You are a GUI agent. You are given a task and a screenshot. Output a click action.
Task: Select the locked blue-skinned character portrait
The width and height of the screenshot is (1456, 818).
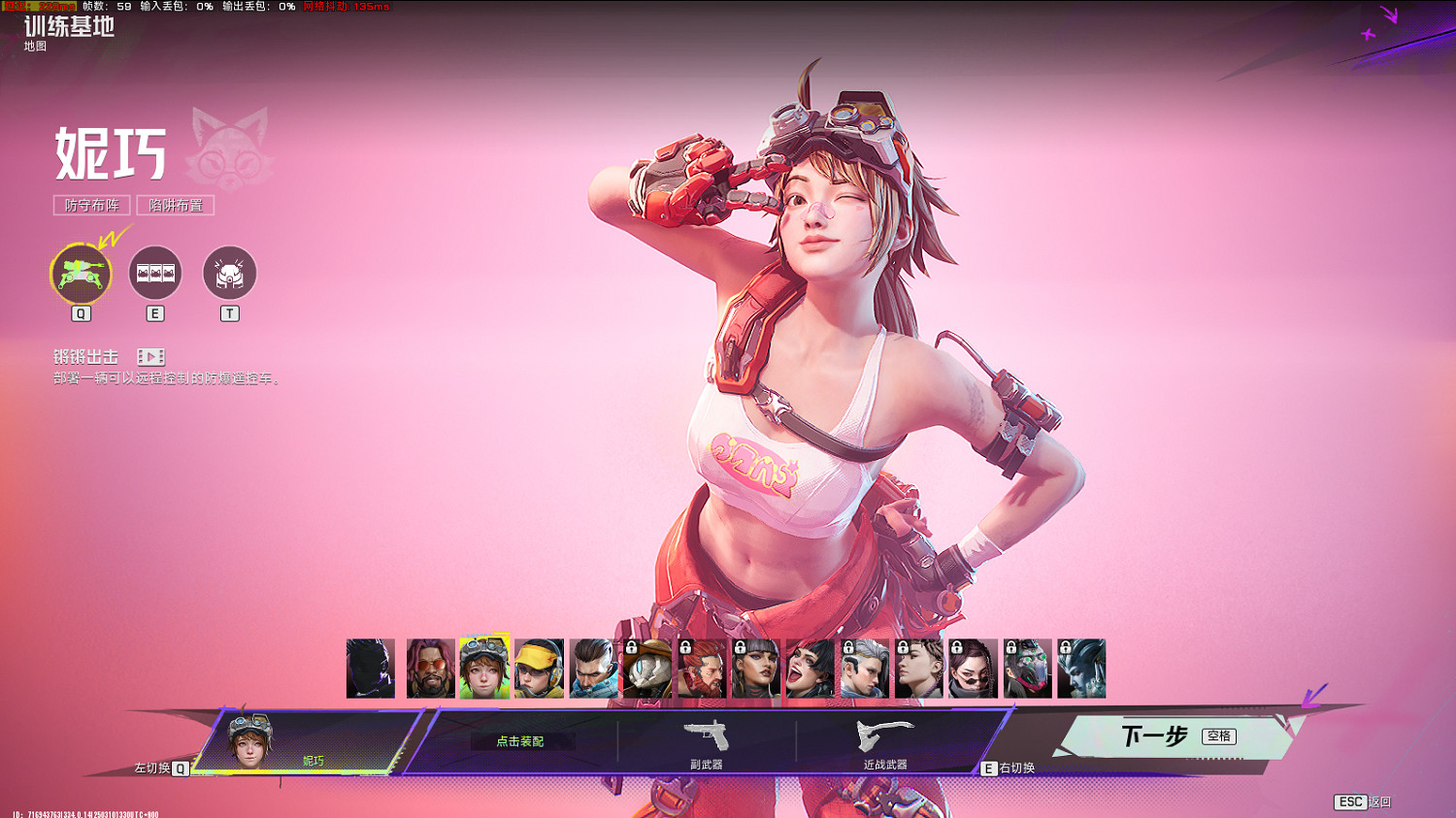pyautogui.click(x=1081, y=669)
